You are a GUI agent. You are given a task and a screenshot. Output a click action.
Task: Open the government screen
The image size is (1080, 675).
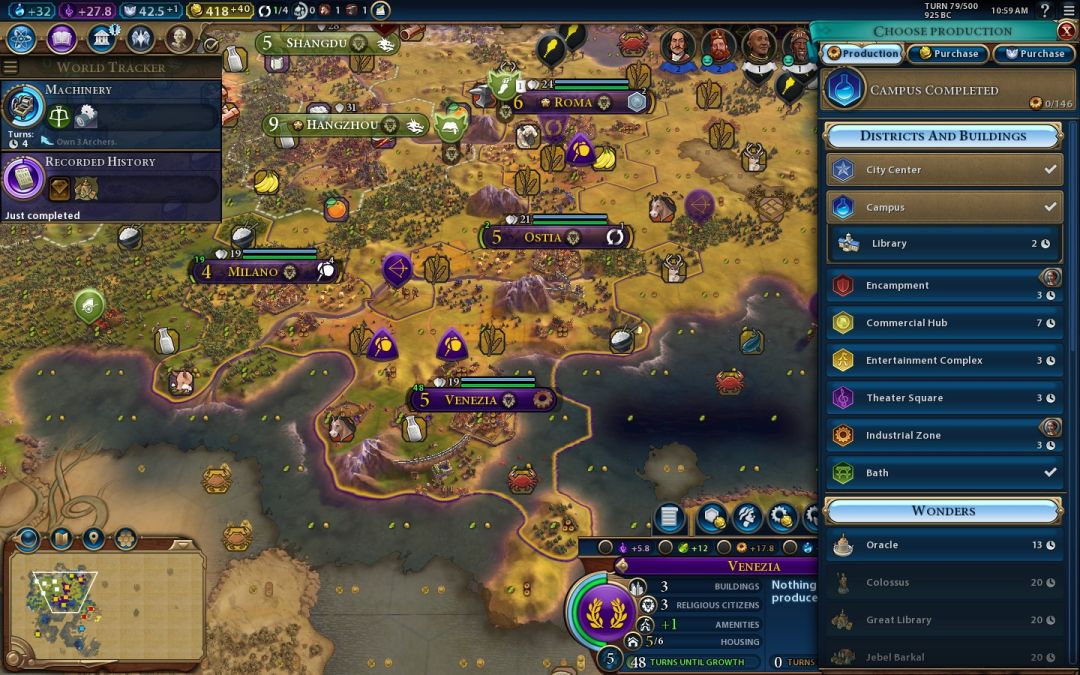[101, 39]
